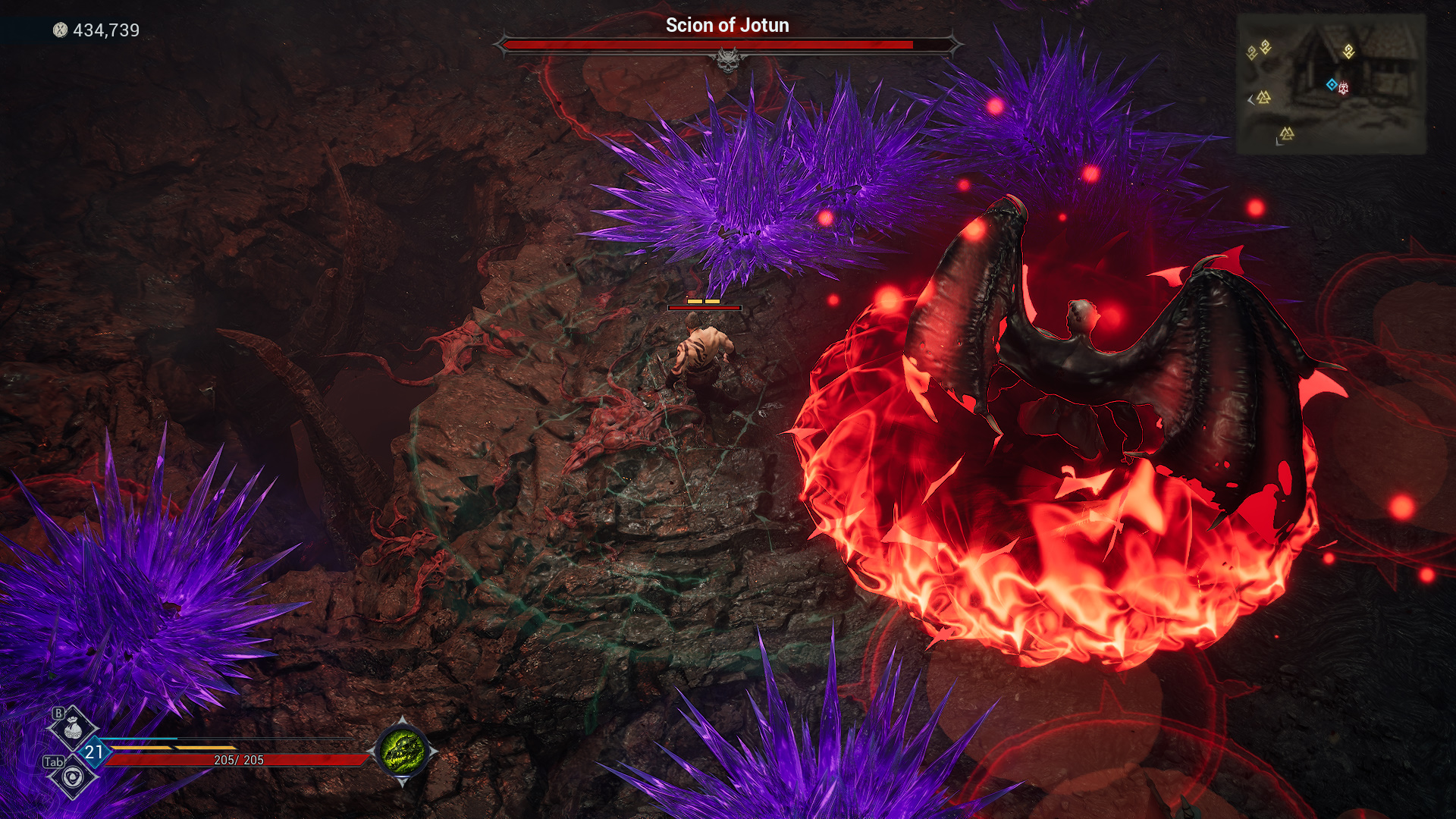The image size is (1456, 819).
Task: Click the blue diamond player marker on the minimap
Action: pyautogui.click(x=1332, y=84)
